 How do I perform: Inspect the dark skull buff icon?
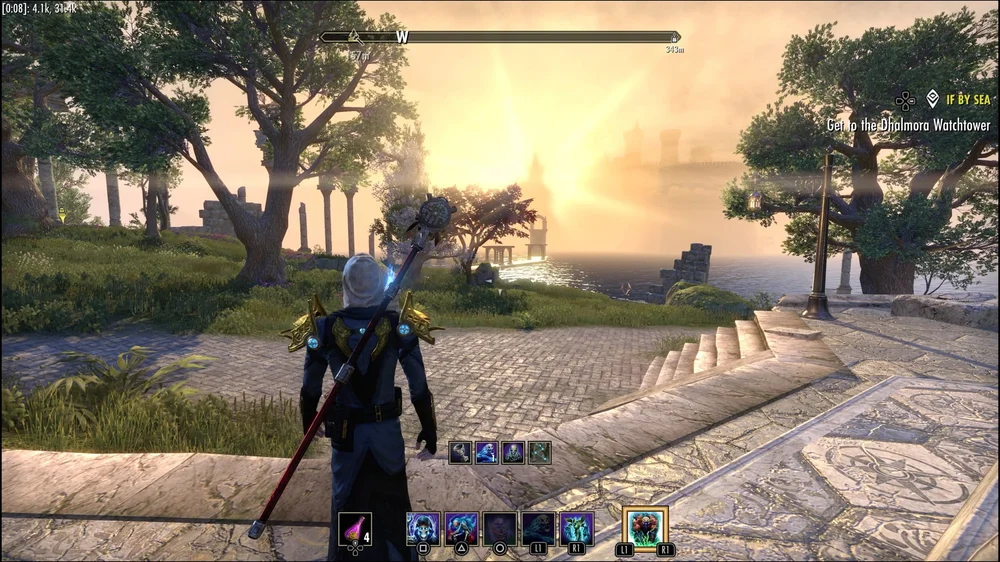pos(513,452)
